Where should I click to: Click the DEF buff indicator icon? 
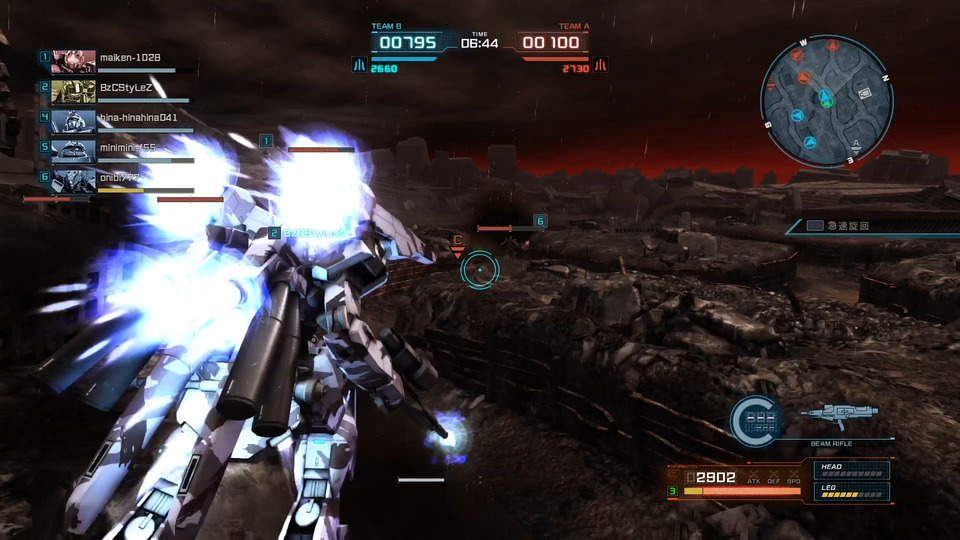[x=774, y=477]
